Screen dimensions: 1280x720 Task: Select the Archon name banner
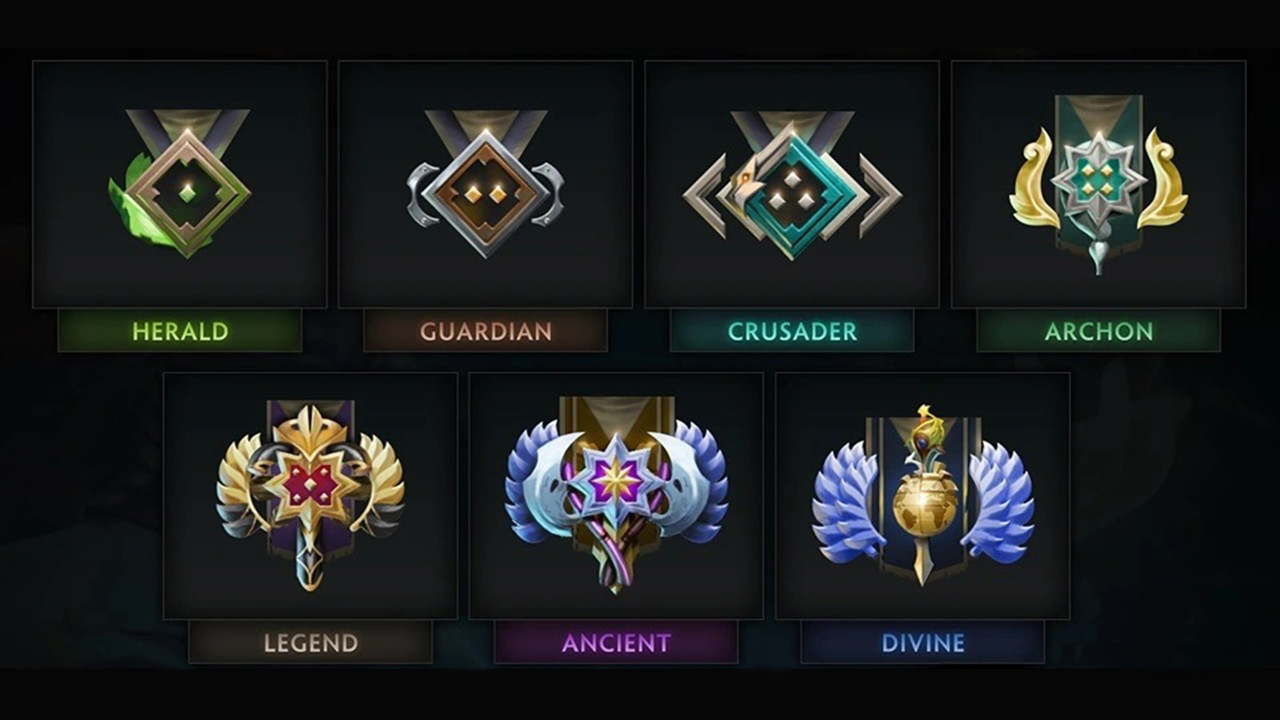click(x=1097, y=333)
